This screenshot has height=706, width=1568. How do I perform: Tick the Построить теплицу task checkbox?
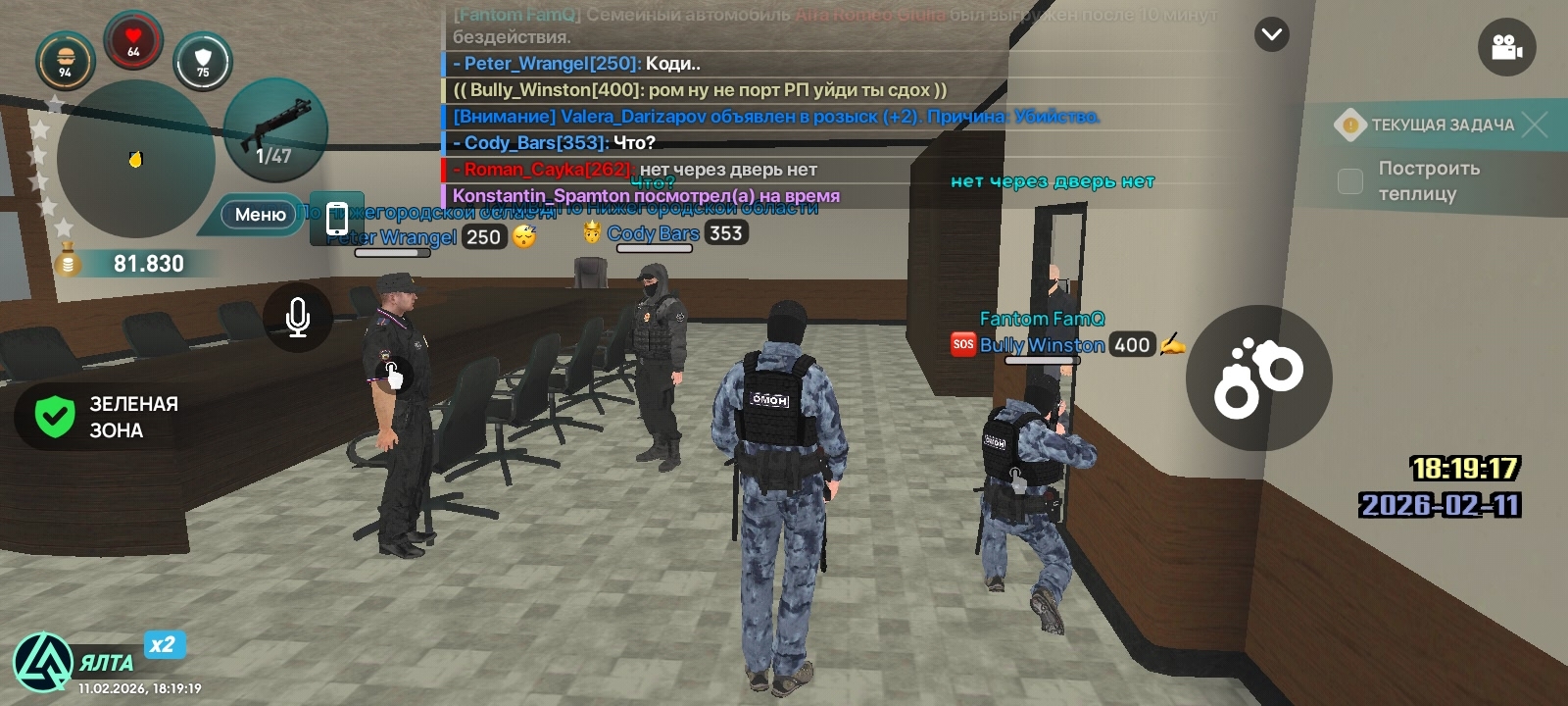pyautogui.click(x=1350, y=181)
